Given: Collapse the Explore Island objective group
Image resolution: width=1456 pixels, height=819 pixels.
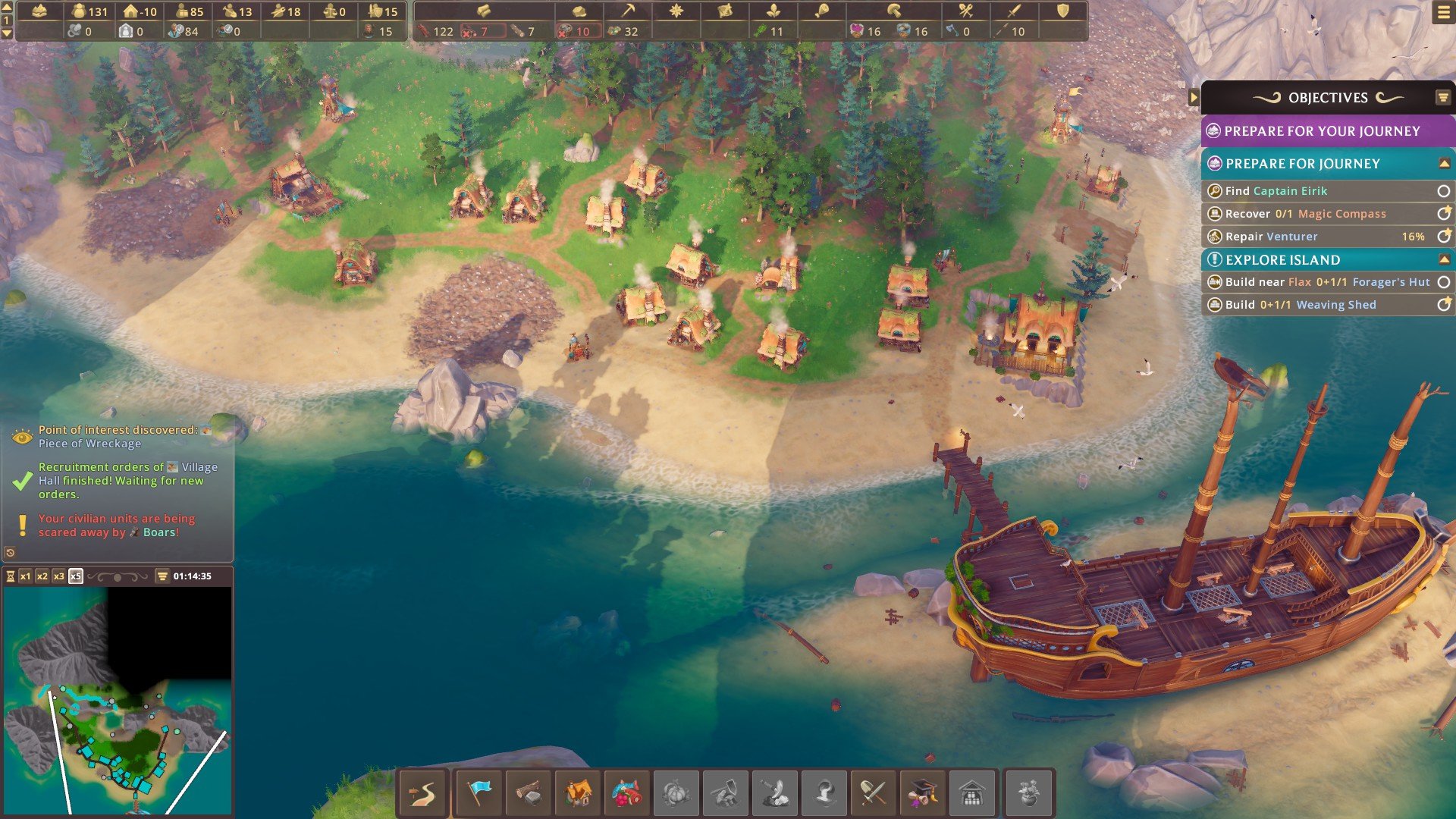Looking at the screenshot, I should coord(1444,260).
